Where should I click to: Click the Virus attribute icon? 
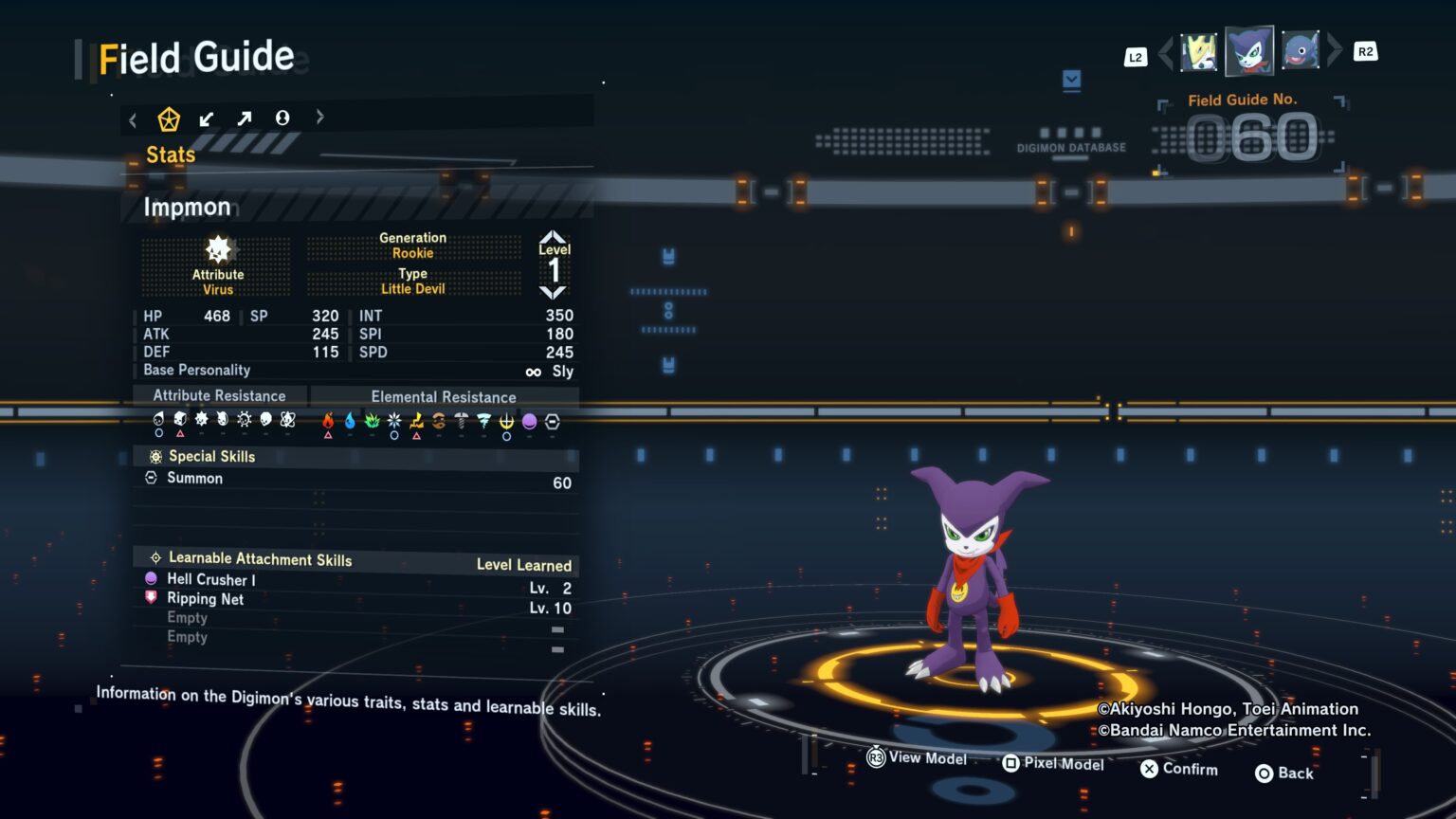tap(218, 251)
